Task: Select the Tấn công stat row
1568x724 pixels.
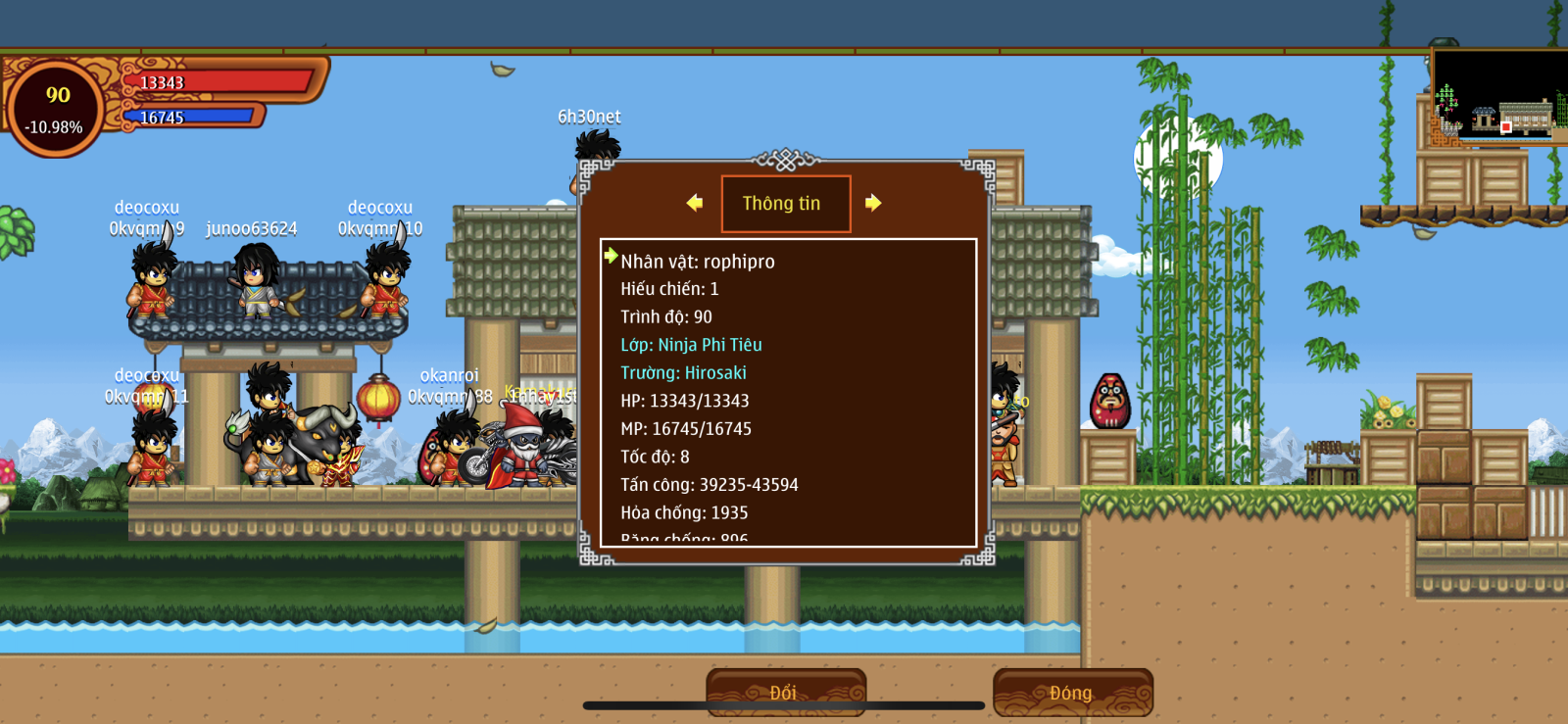Action: coord(709,485)
